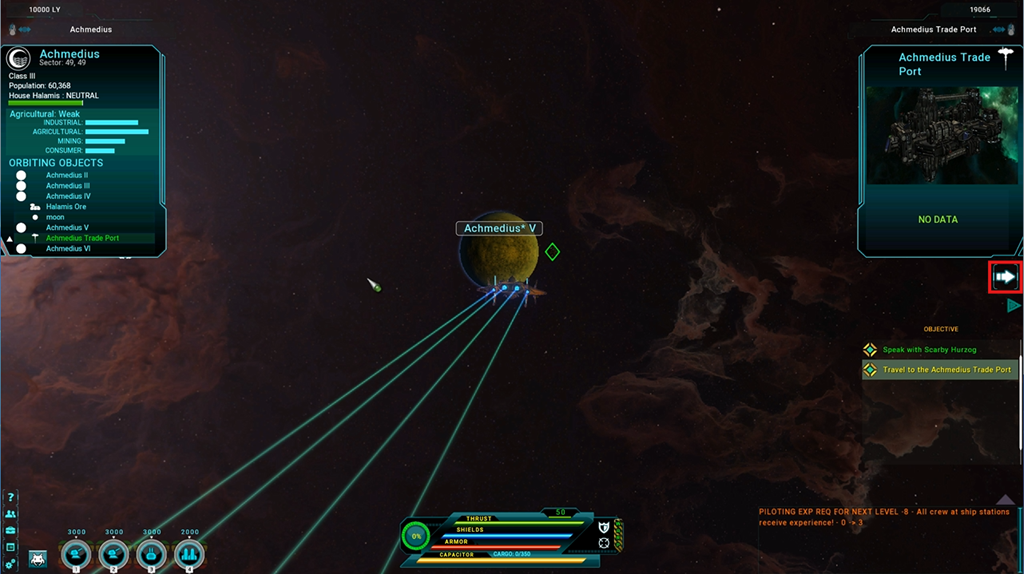The image size is (1024, 574).
Task: Choose Achmedius IV from orbiting objects
Action: [x=67, y=196]
